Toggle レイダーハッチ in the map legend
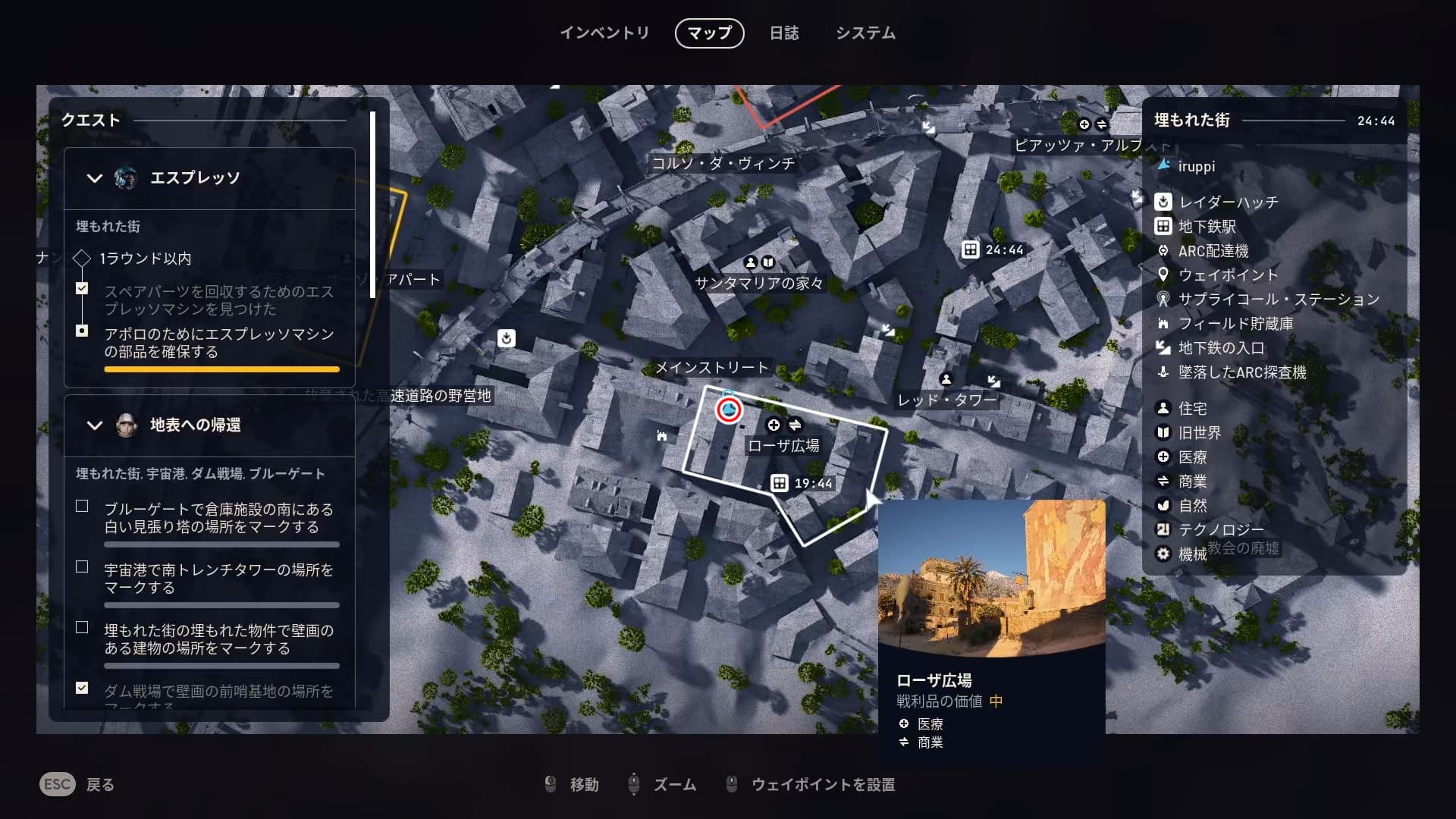The height and width of the screenshot is (819, 1456). click(1227, 202)
